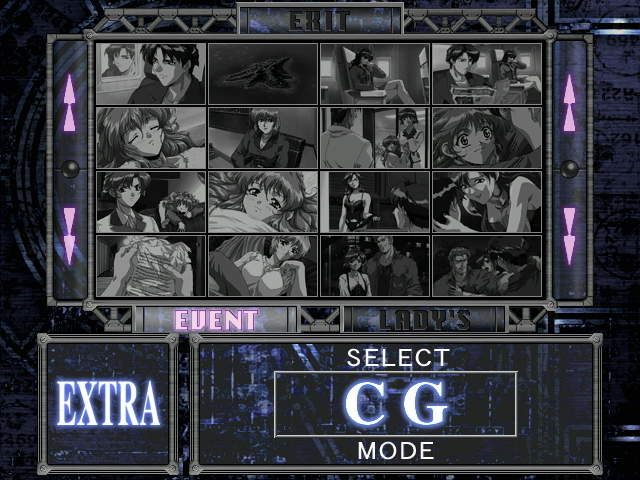View the hands holding paper thumbnail
Viewport: 640px width, 480px height.
coord(151,266)
